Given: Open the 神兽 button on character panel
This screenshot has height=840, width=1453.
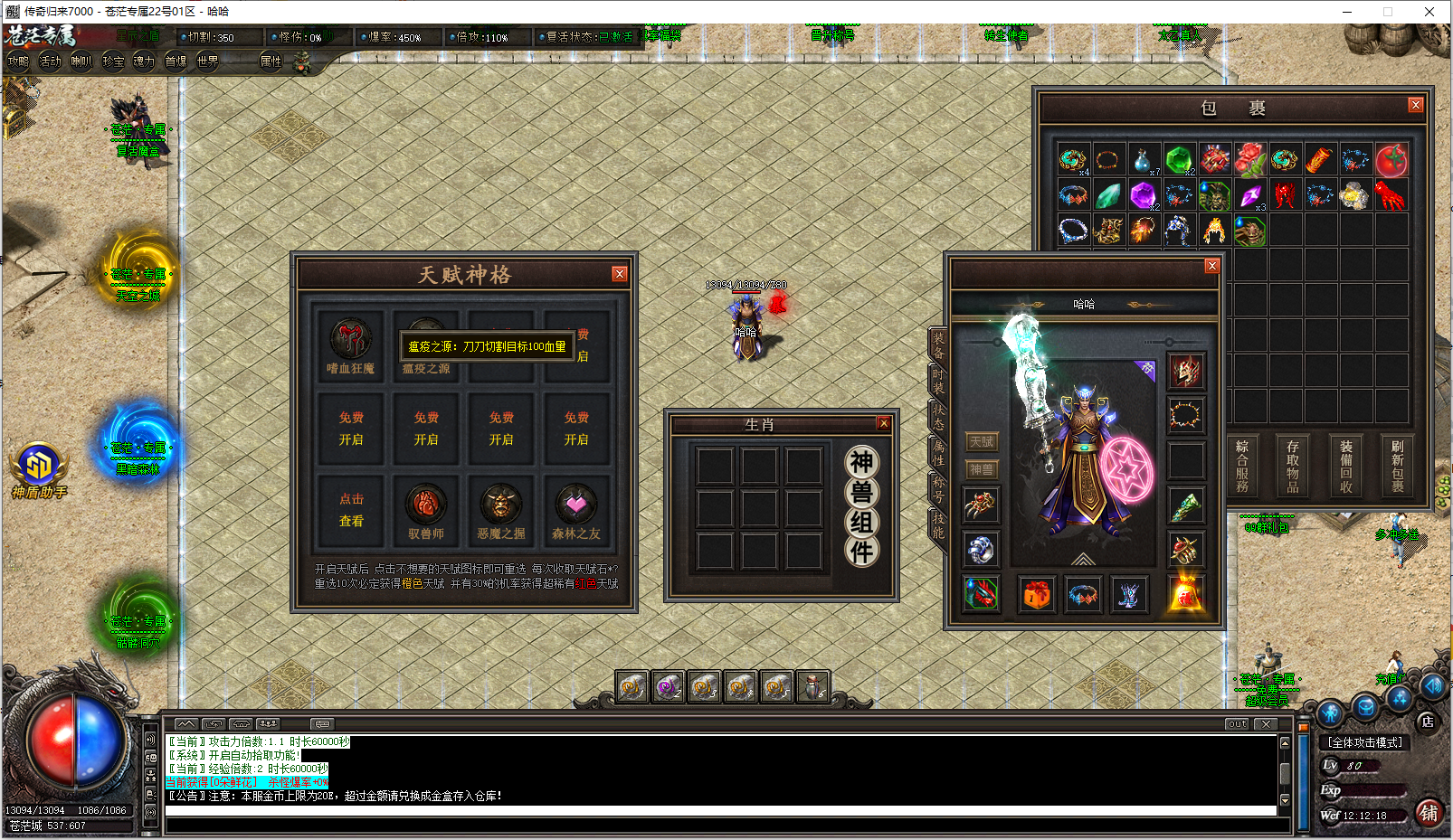Looking at the screenshot, I should [x=982, y=469].
